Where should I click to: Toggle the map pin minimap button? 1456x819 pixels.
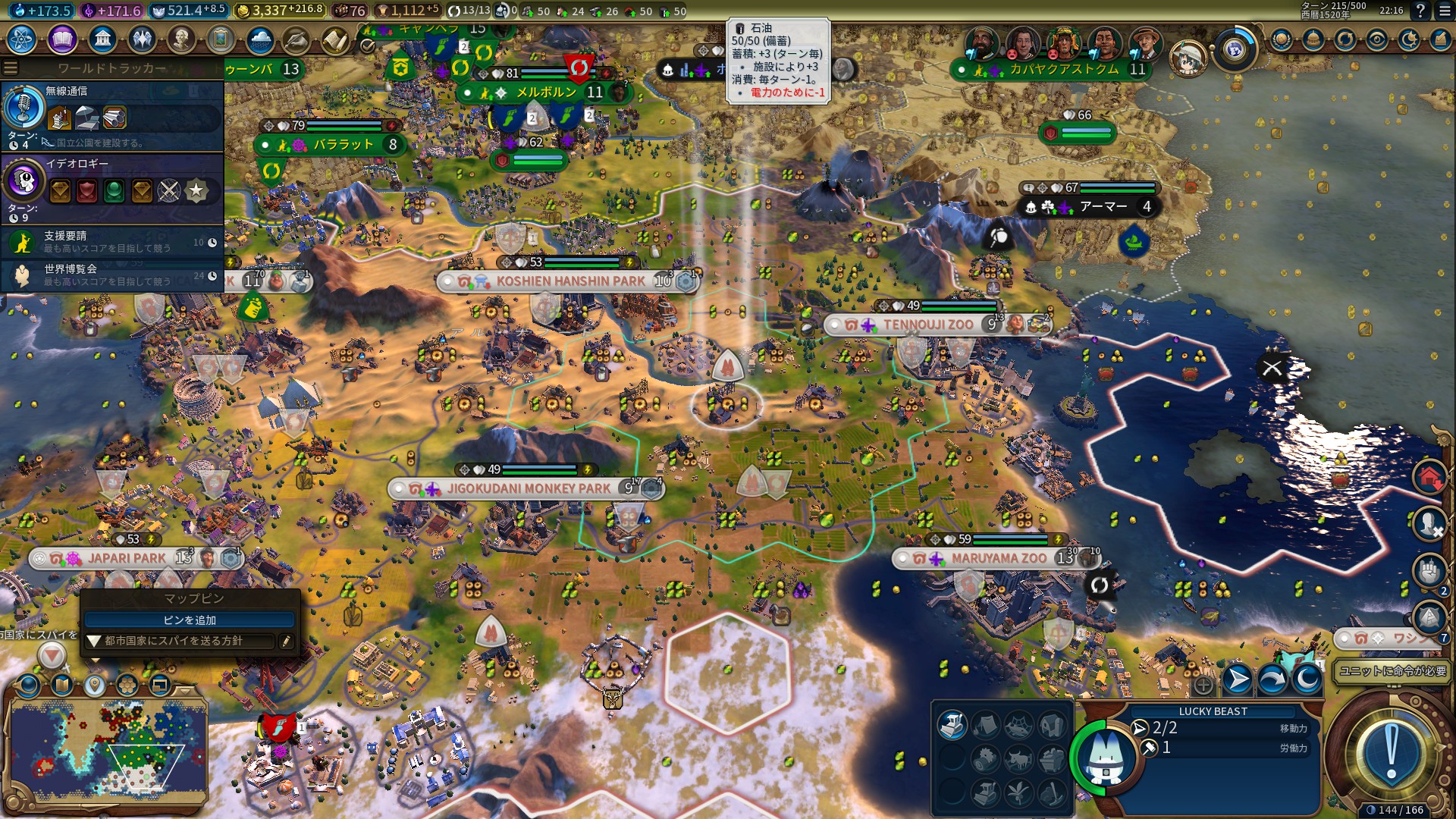click(x=94, y=686)
